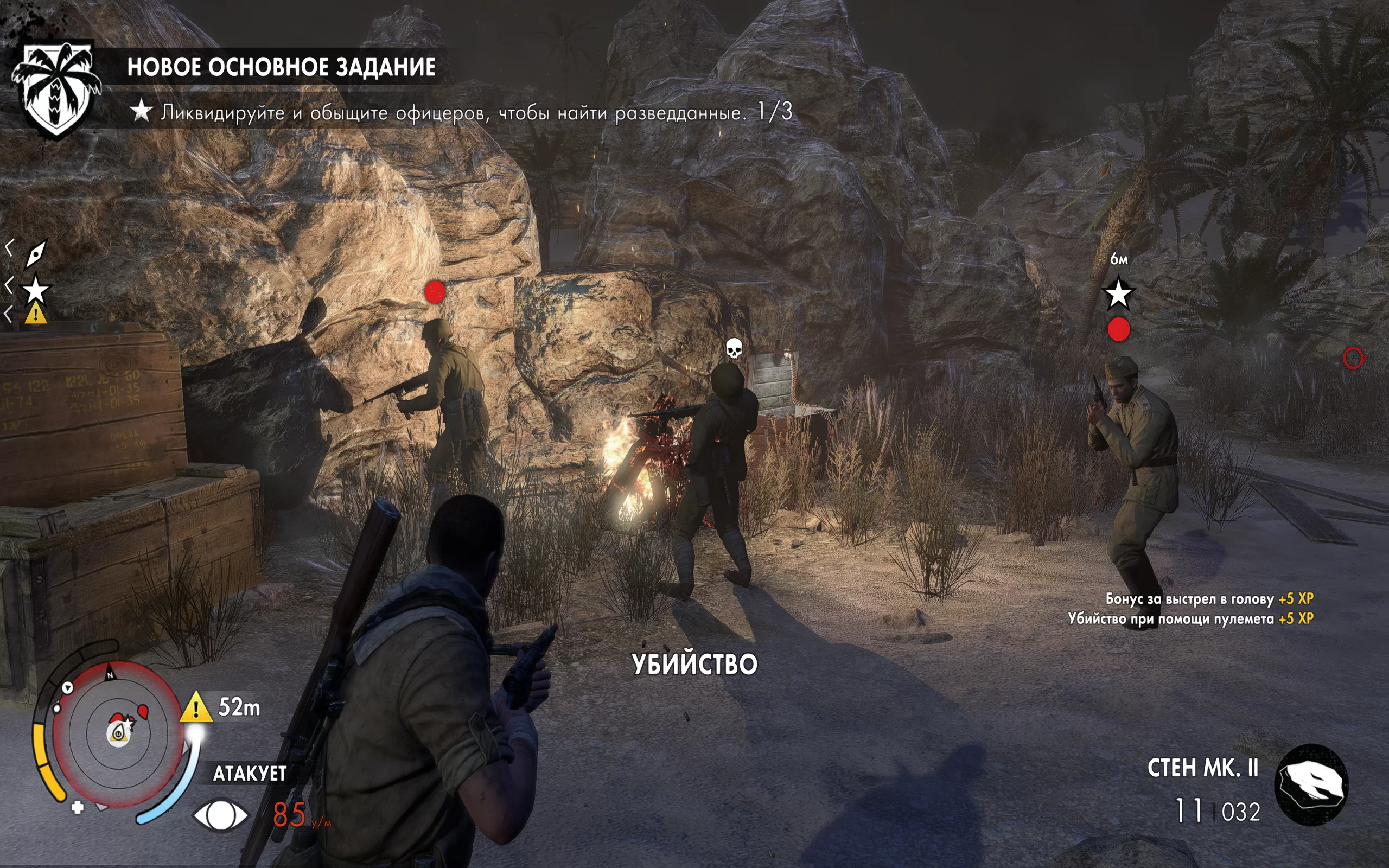Select the star objective marker at 6м
This screenshot has height=868, width=1389.
pos(1118,294)
